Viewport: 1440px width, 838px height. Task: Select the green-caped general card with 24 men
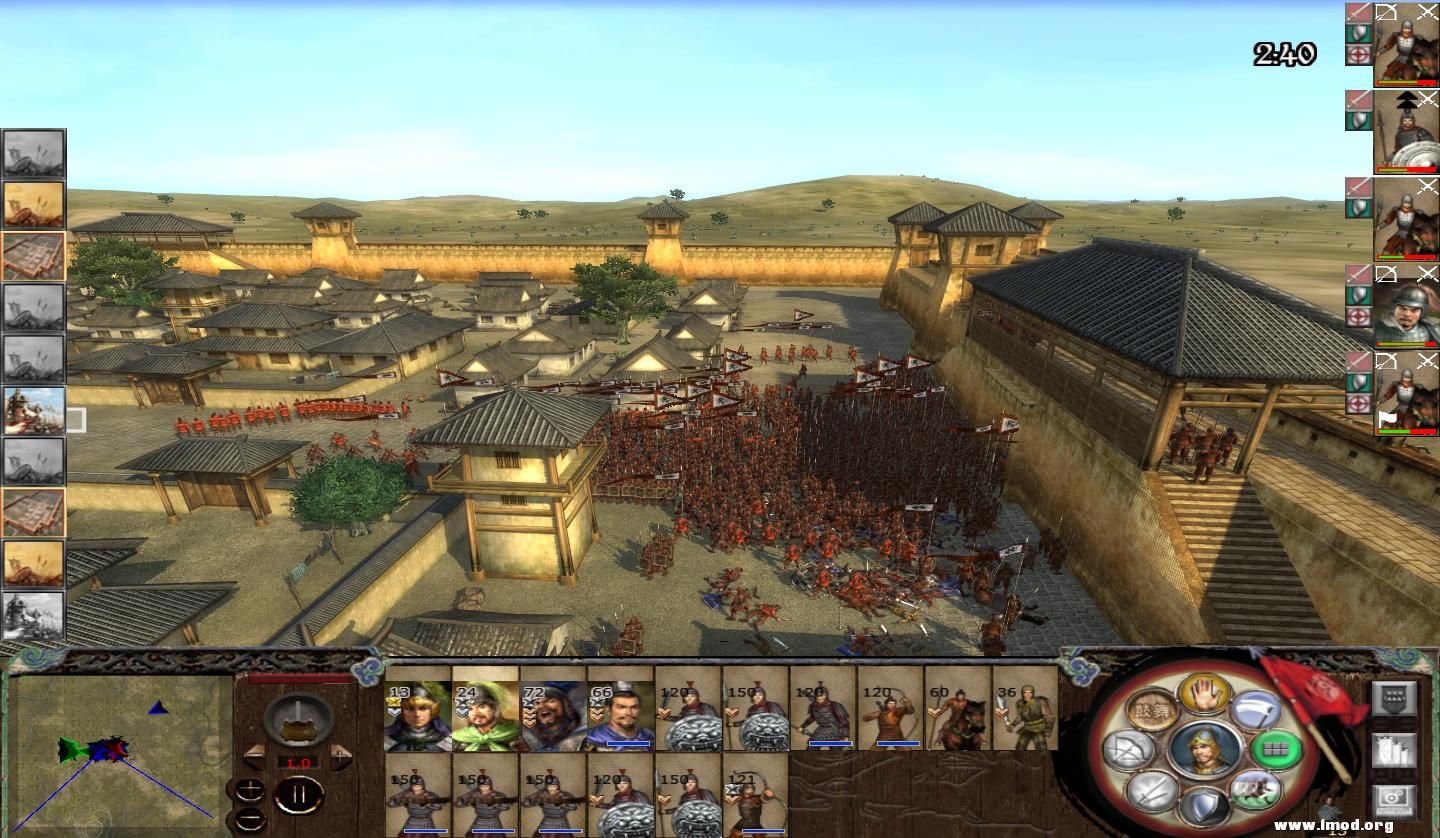[x=485, y=715]
